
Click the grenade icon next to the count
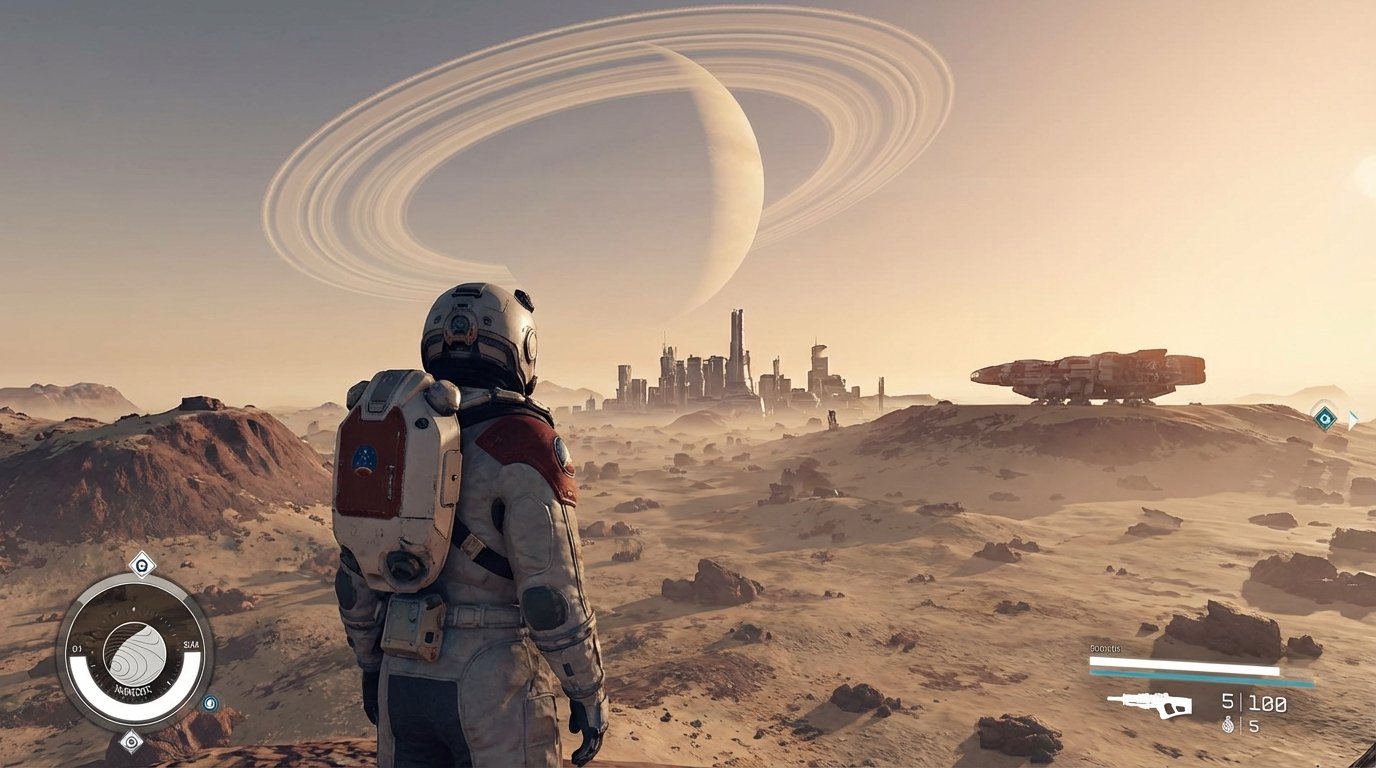(1228, 725)
